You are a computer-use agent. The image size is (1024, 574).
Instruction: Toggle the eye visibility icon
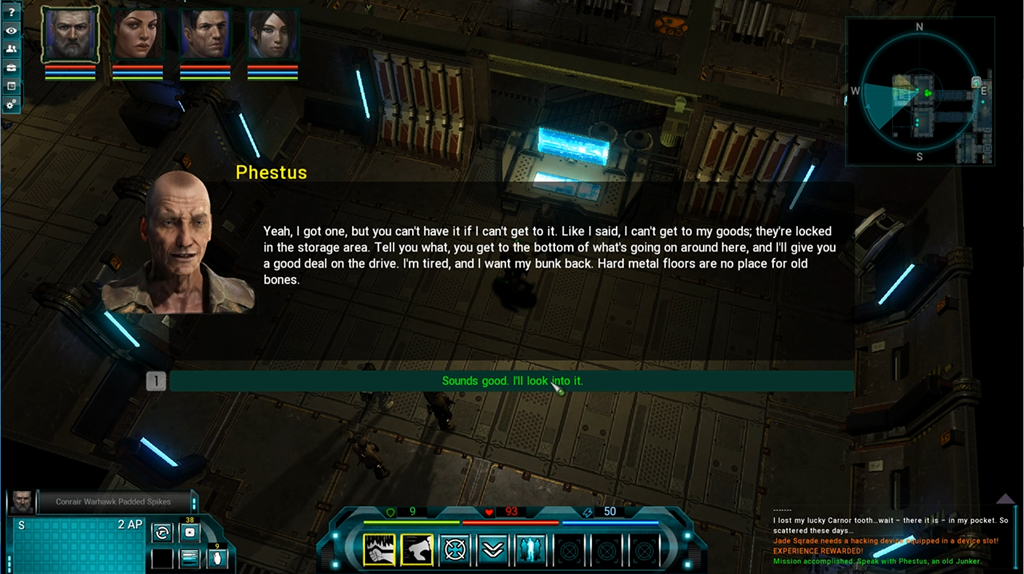(x=11, y=31)
